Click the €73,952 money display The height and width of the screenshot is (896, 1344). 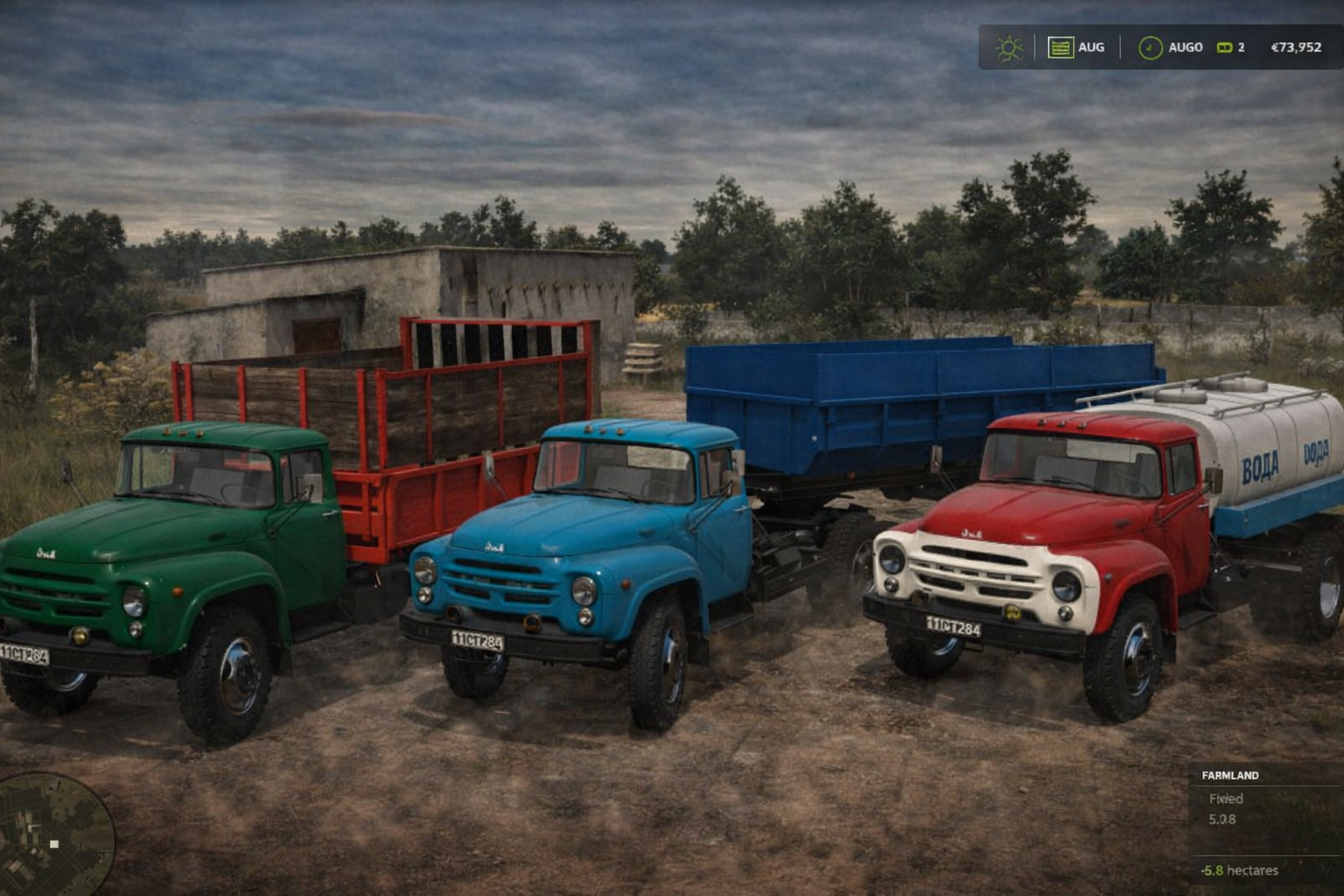[1296, 47]
